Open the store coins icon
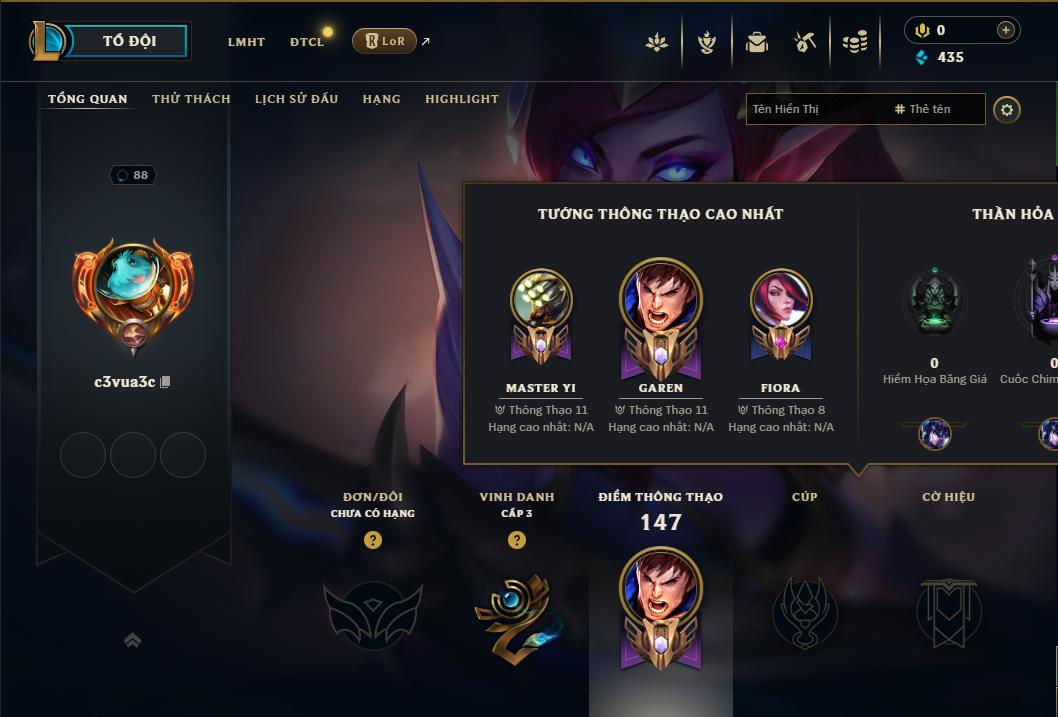The height and width of the screenshot is (717, 1058). 854,42
